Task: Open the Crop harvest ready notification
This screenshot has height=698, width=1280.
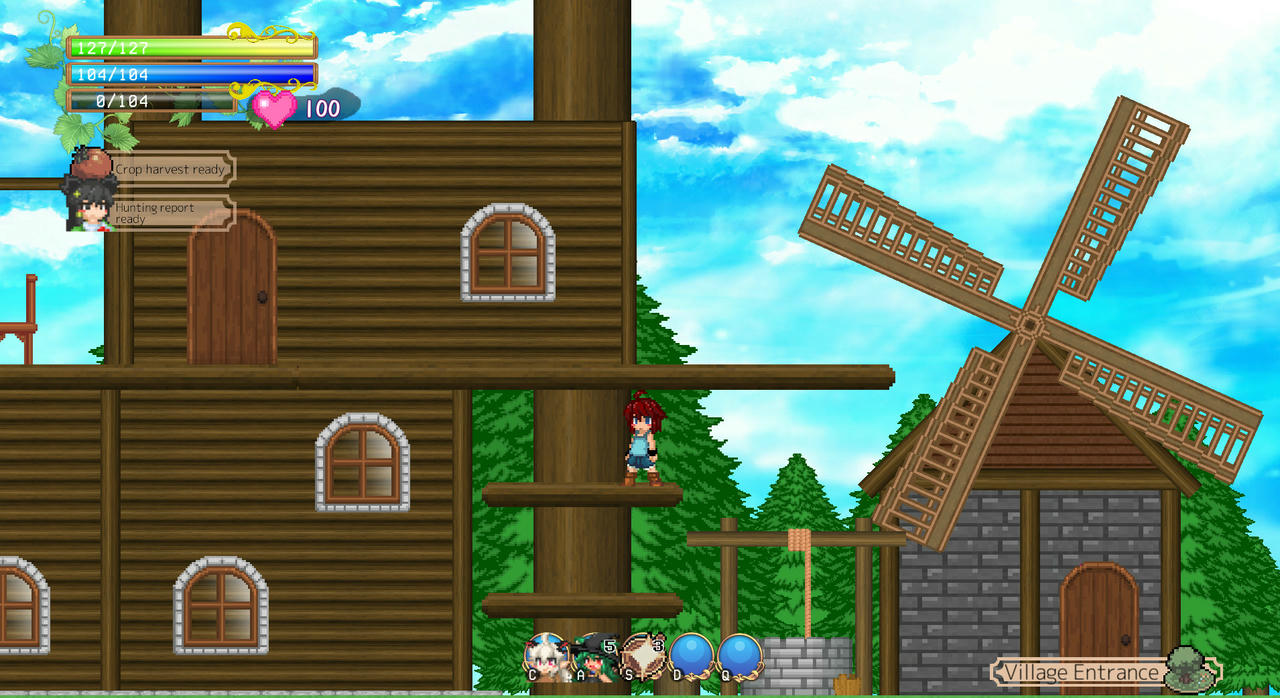Action: pyautogui.click(x=170, y=169)
